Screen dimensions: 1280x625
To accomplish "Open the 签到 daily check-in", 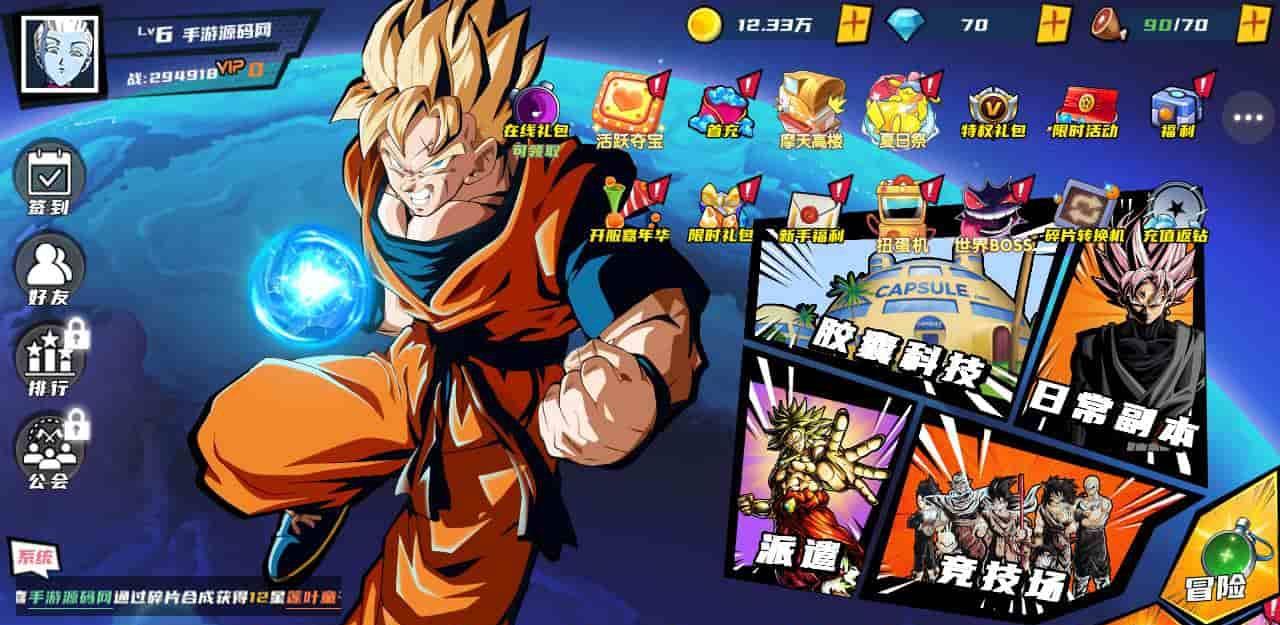I will 48,180.
